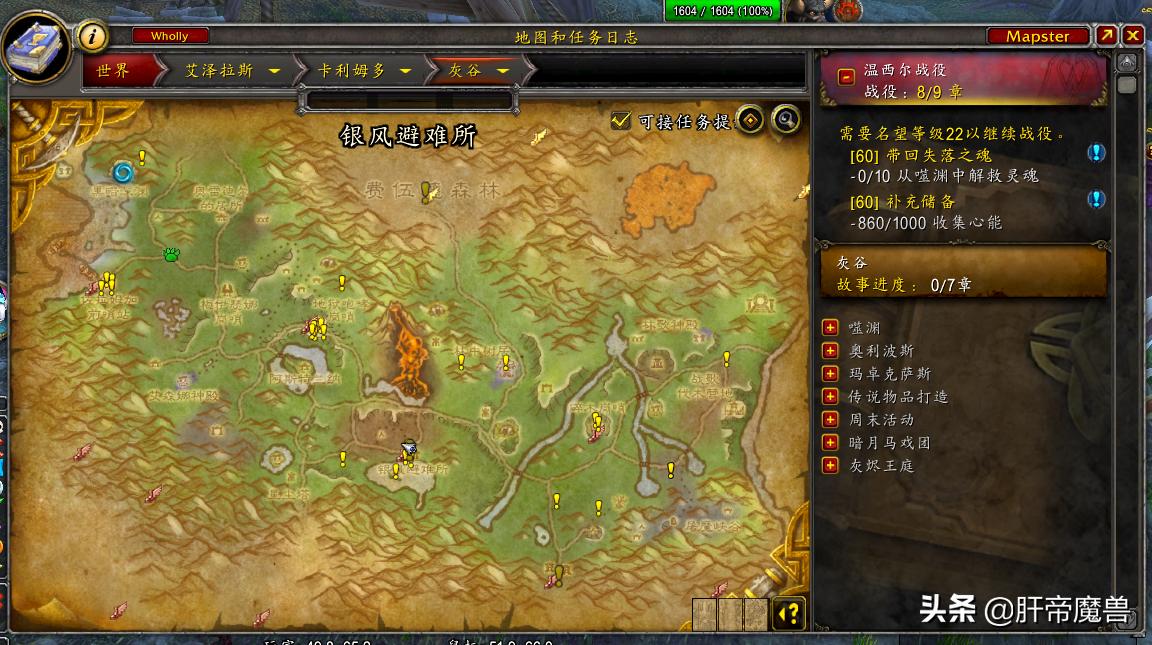Select the 带回失落之魂 quest entry
Image resolution: width=1152 pixels, height=645 pixels.
tap(920, 157)
